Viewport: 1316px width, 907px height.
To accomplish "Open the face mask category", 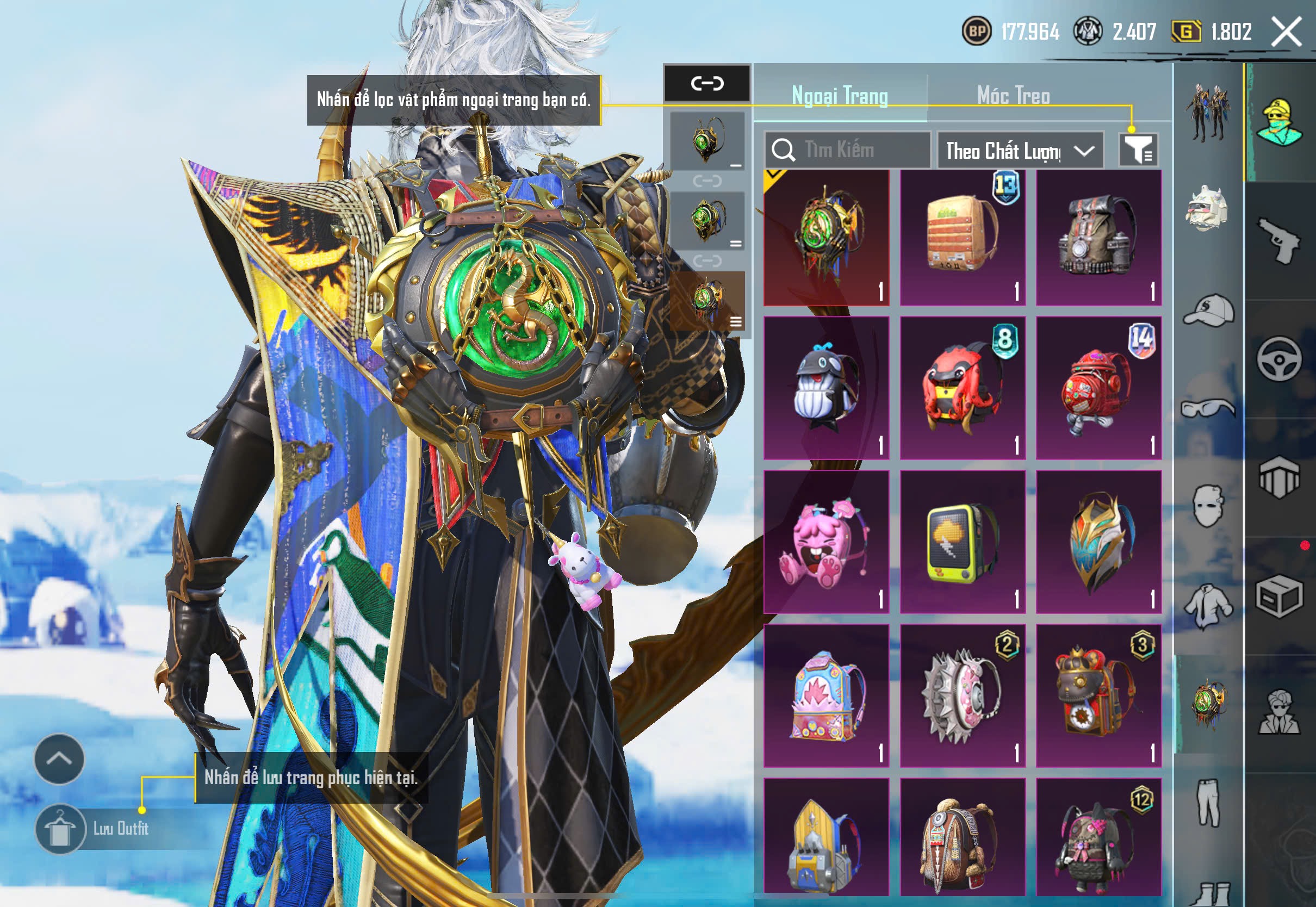I will point(1209,506).
